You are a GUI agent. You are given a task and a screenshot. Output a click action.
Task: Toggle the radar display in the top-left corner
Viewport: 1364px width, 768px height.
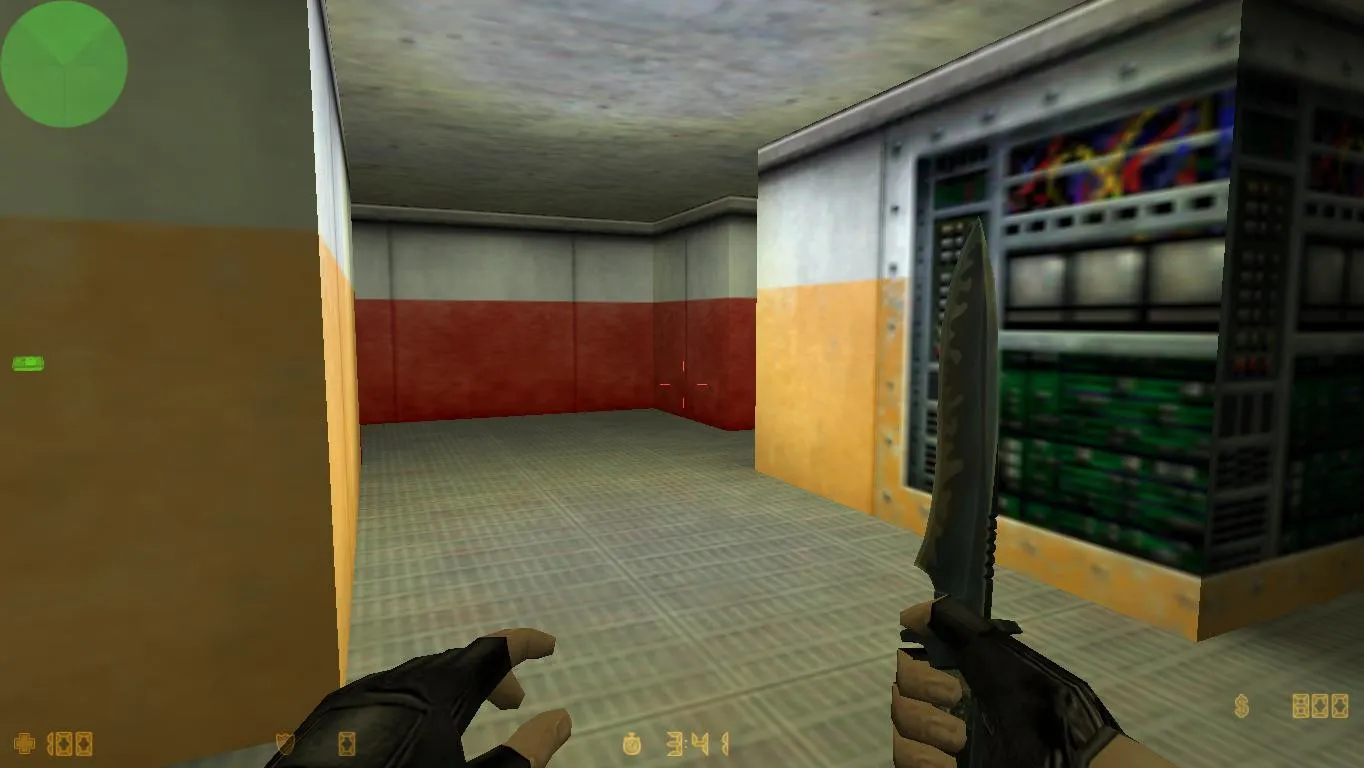pyautogui.click(x=63, y=63)
